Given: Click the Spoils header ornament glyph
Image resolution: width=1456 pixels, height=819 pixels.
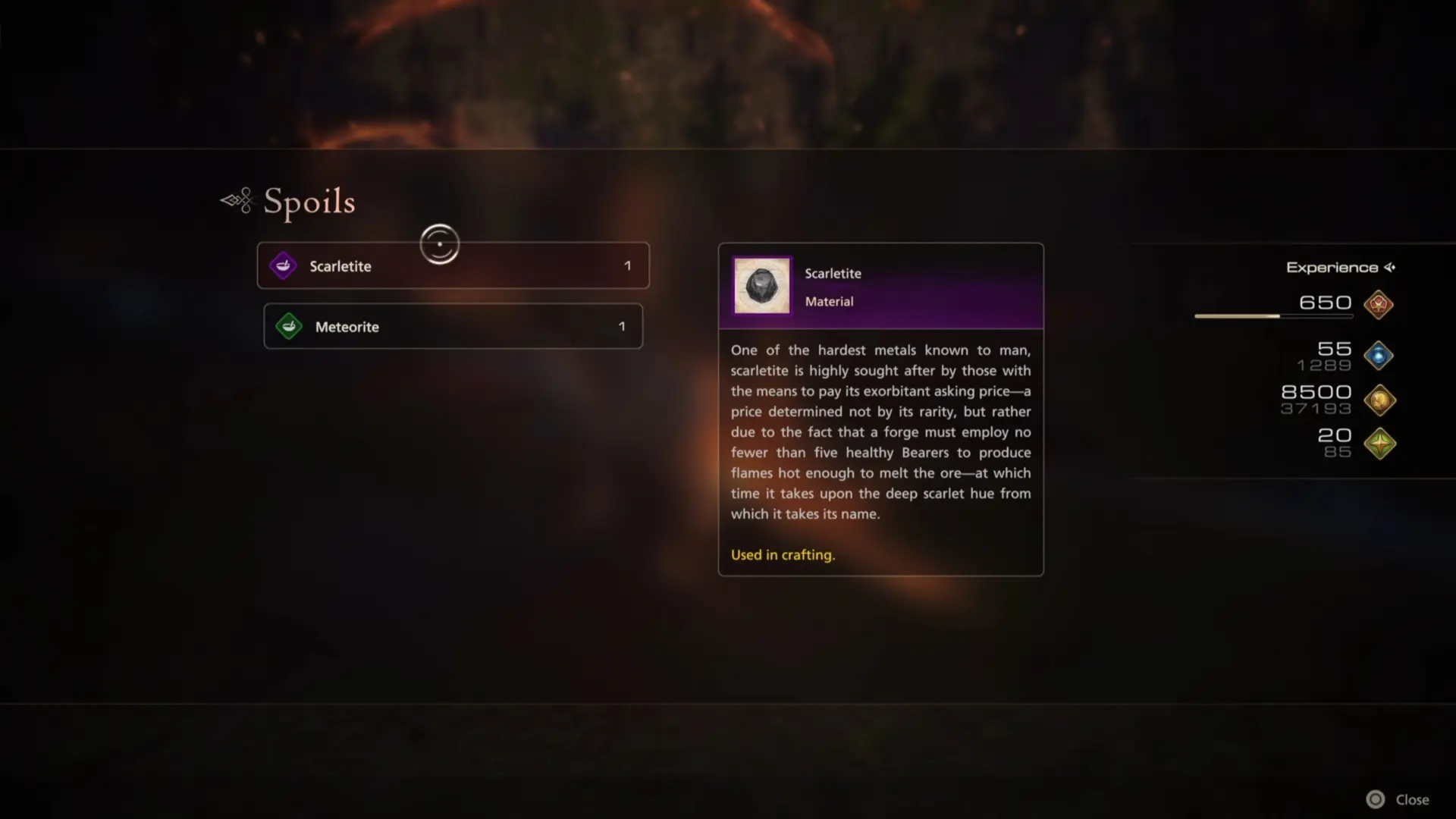Looking at the screenshot, I should coord(235,200).
